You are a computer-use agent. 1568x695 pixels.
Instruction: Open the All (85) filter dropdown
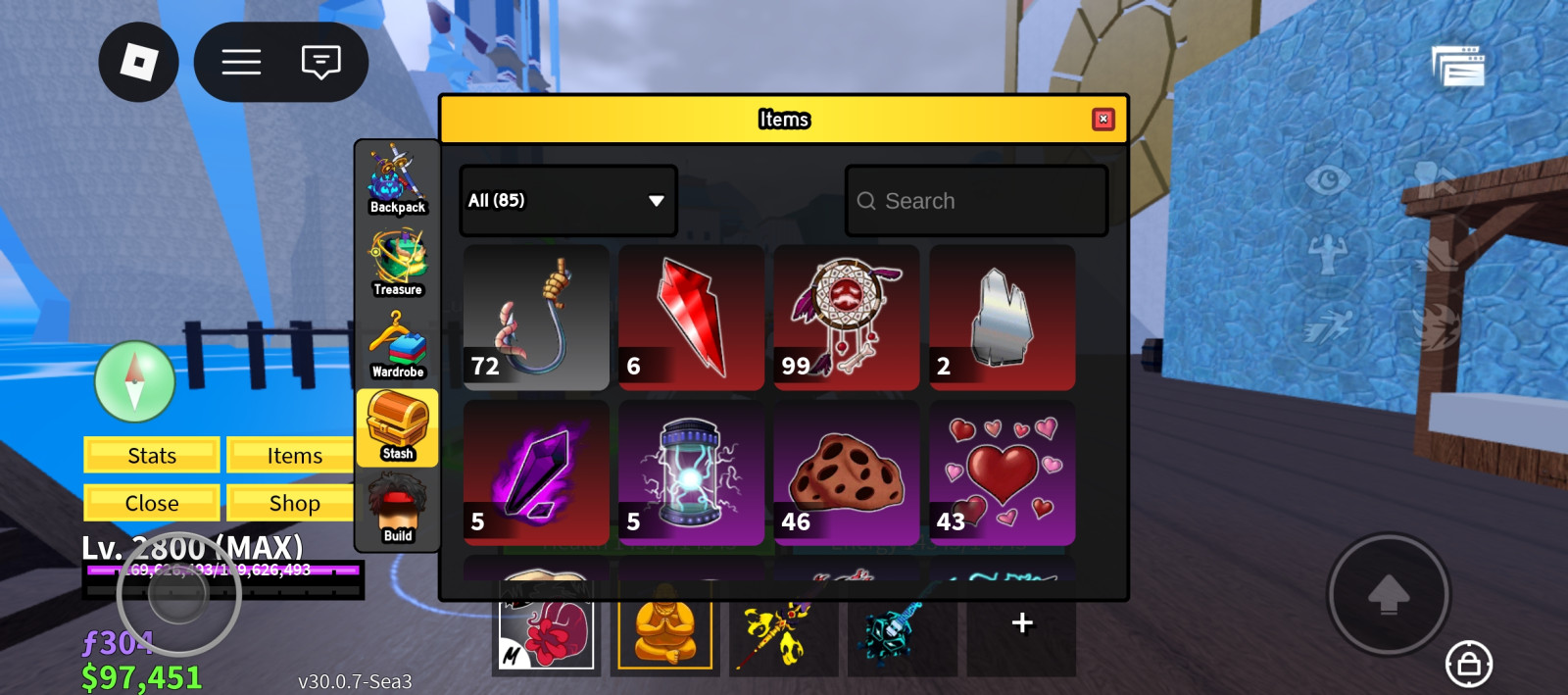pyautogui.click(x=567, y=201)
